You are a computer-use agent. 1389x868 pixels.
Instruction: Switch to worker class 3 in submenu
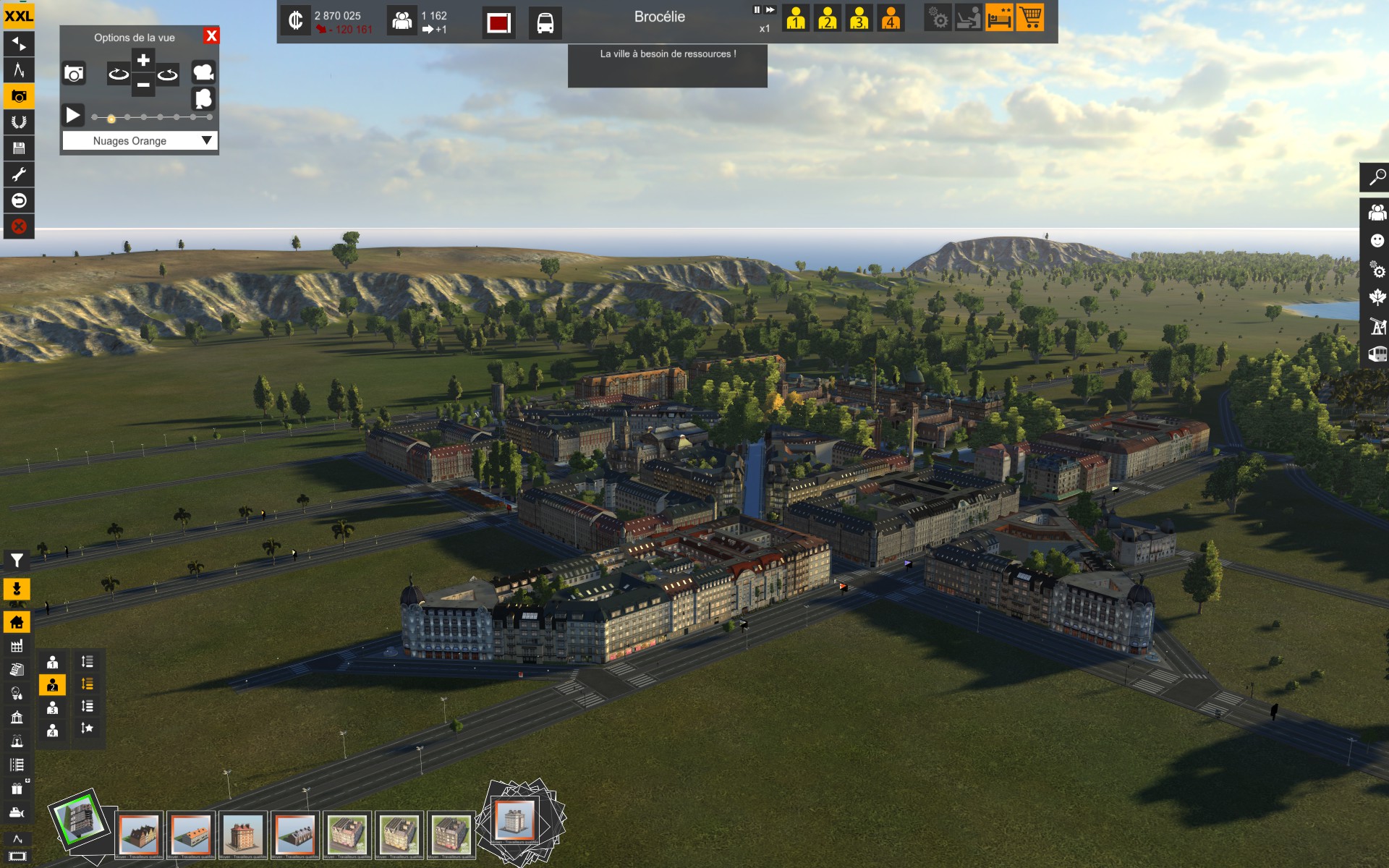[x=52, y=707]
